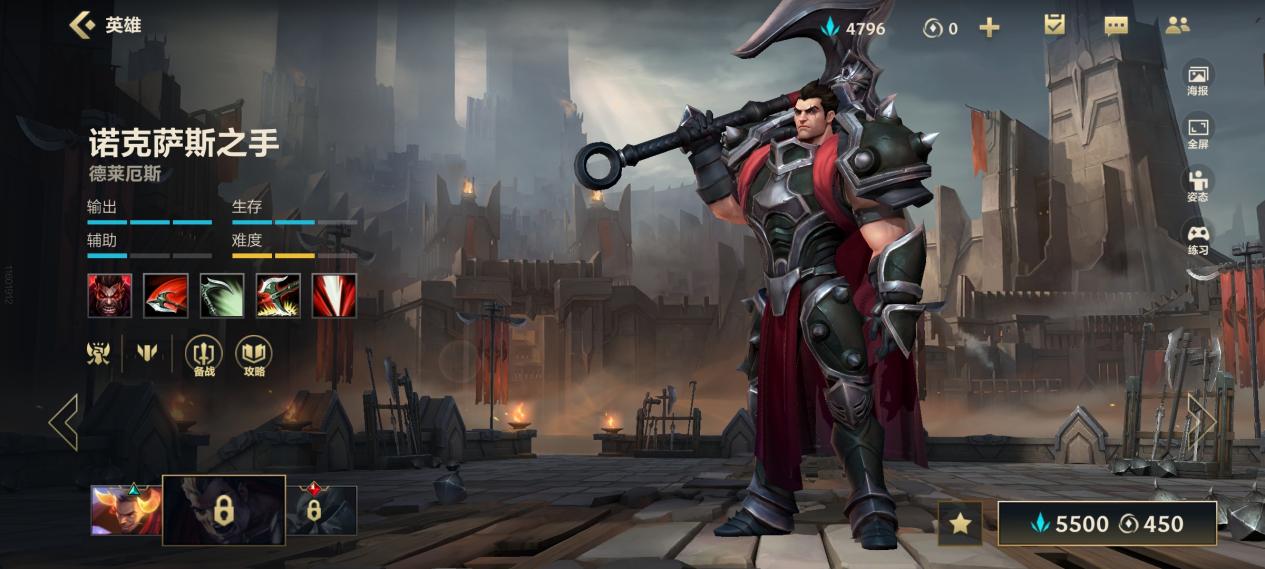
Task: Open the 攻略 guide button
Action: (254, 356)
